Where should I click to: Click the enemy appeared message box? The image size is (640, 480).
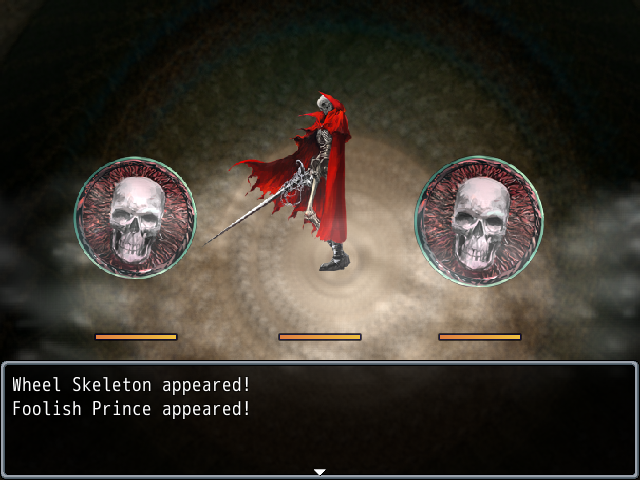[x=320, y=418]
